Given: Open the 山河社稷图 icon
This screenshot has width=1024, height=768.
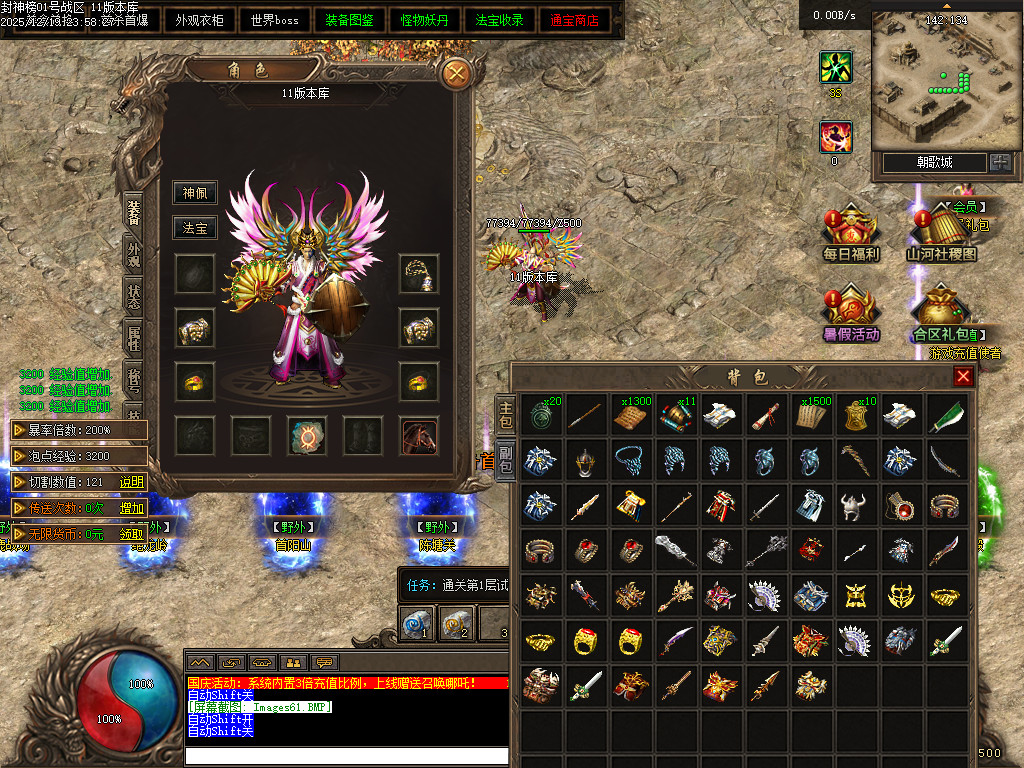Looking at the screenshot, I should pos(941,234).
